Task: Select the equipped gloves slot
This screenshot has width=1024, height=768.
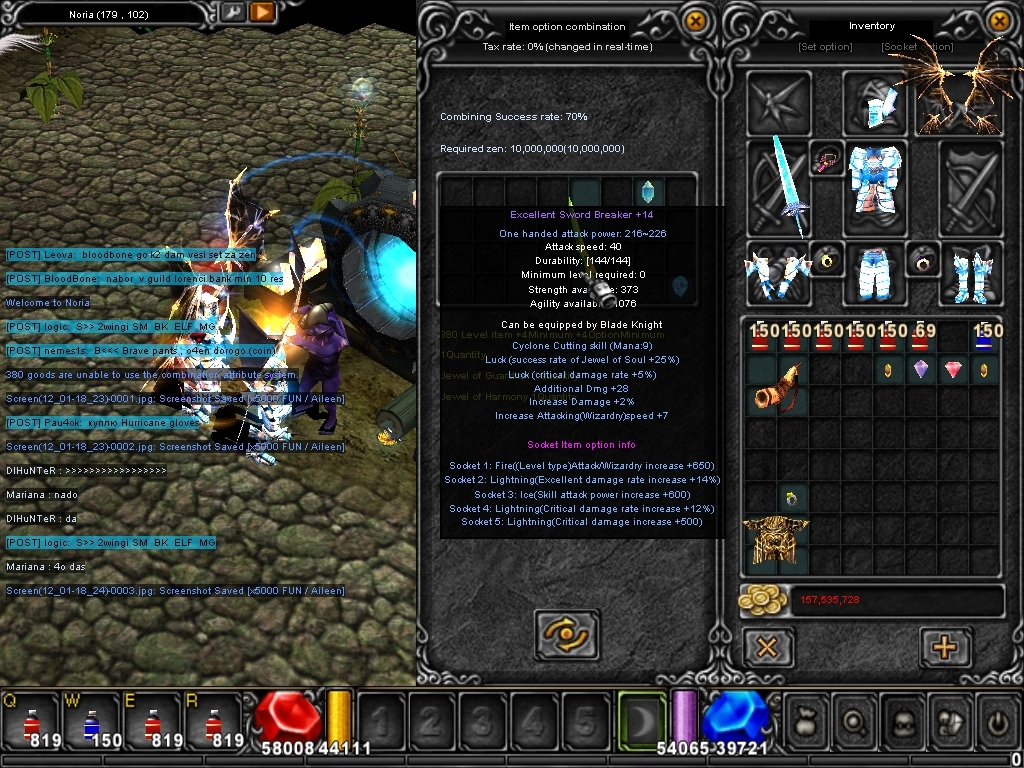Action: tap(776, 274)
